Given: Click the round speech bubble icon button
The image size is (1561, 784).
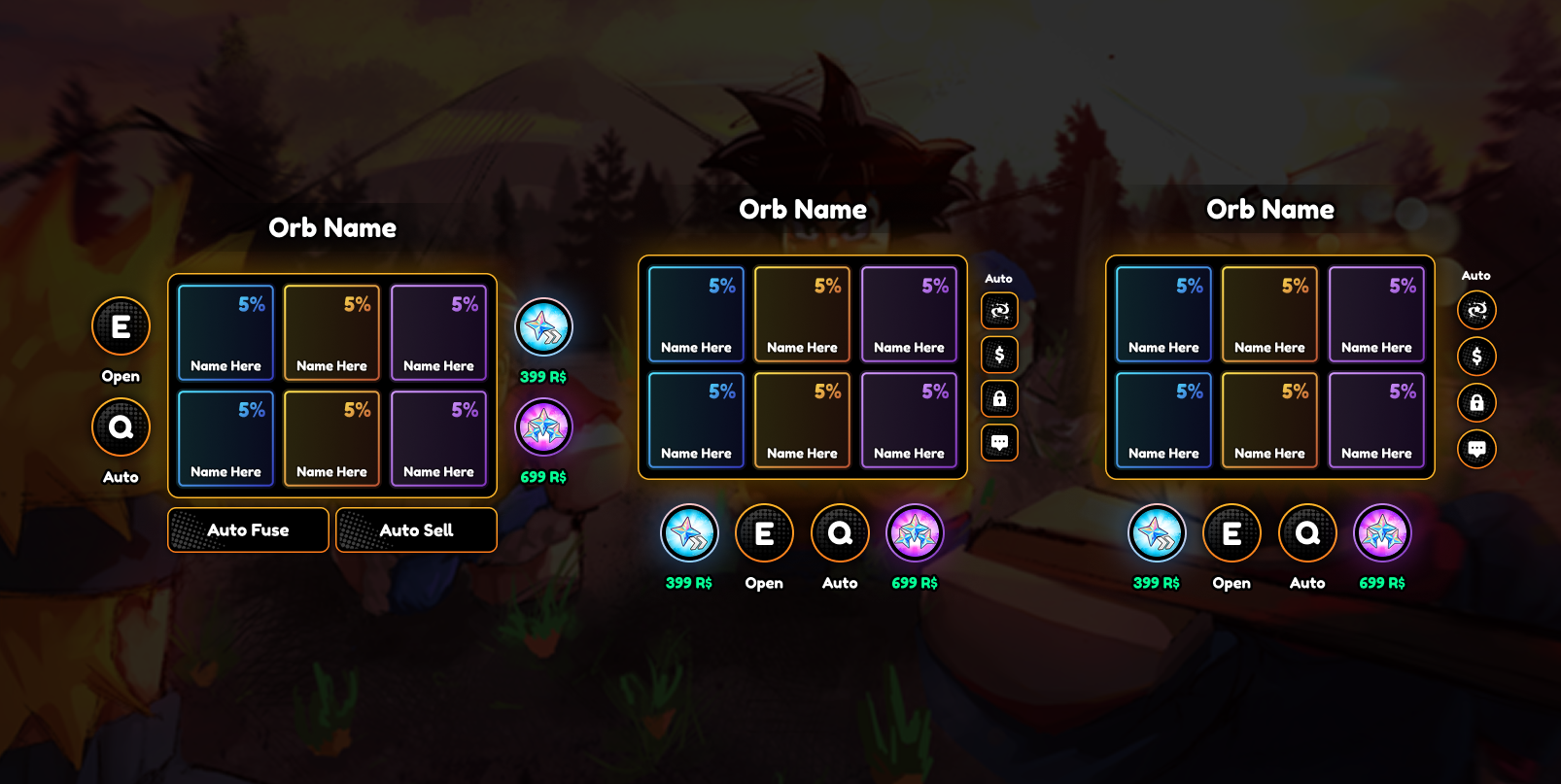Looking at the screenshot, I should tap(1476, 449).
